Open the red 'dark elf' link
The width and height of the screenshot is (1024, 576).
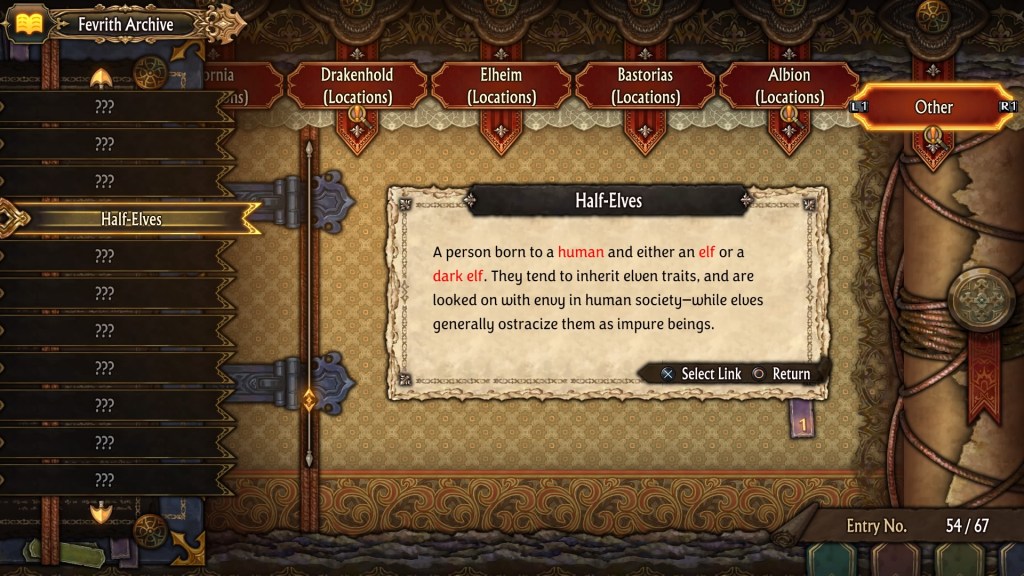click(x=458, y=276)
